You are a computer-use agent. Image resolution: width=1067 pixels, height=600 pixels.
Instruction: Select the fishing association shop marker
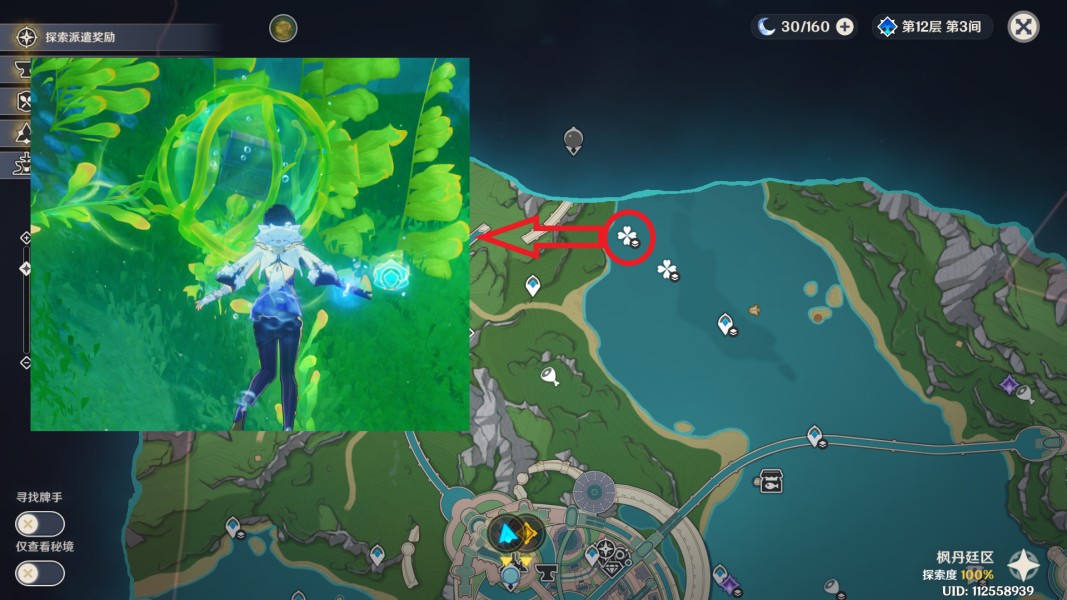[771, 481]
